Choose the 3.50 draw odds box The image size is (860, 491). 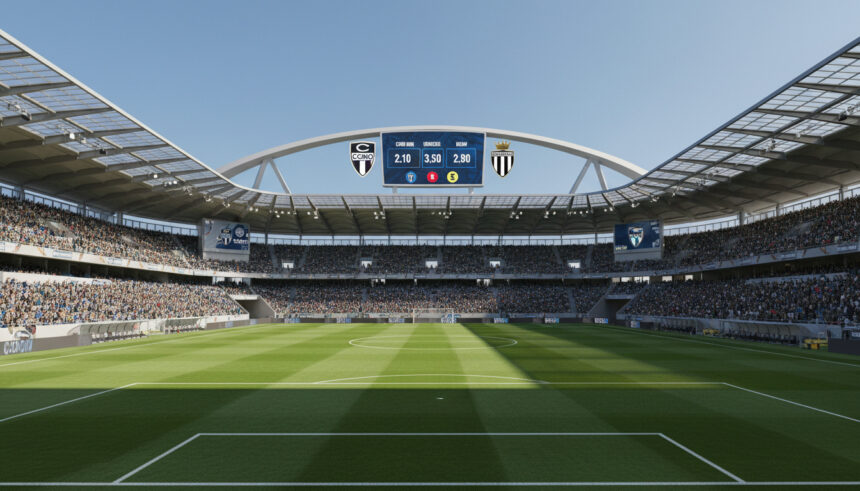point(433,158)
